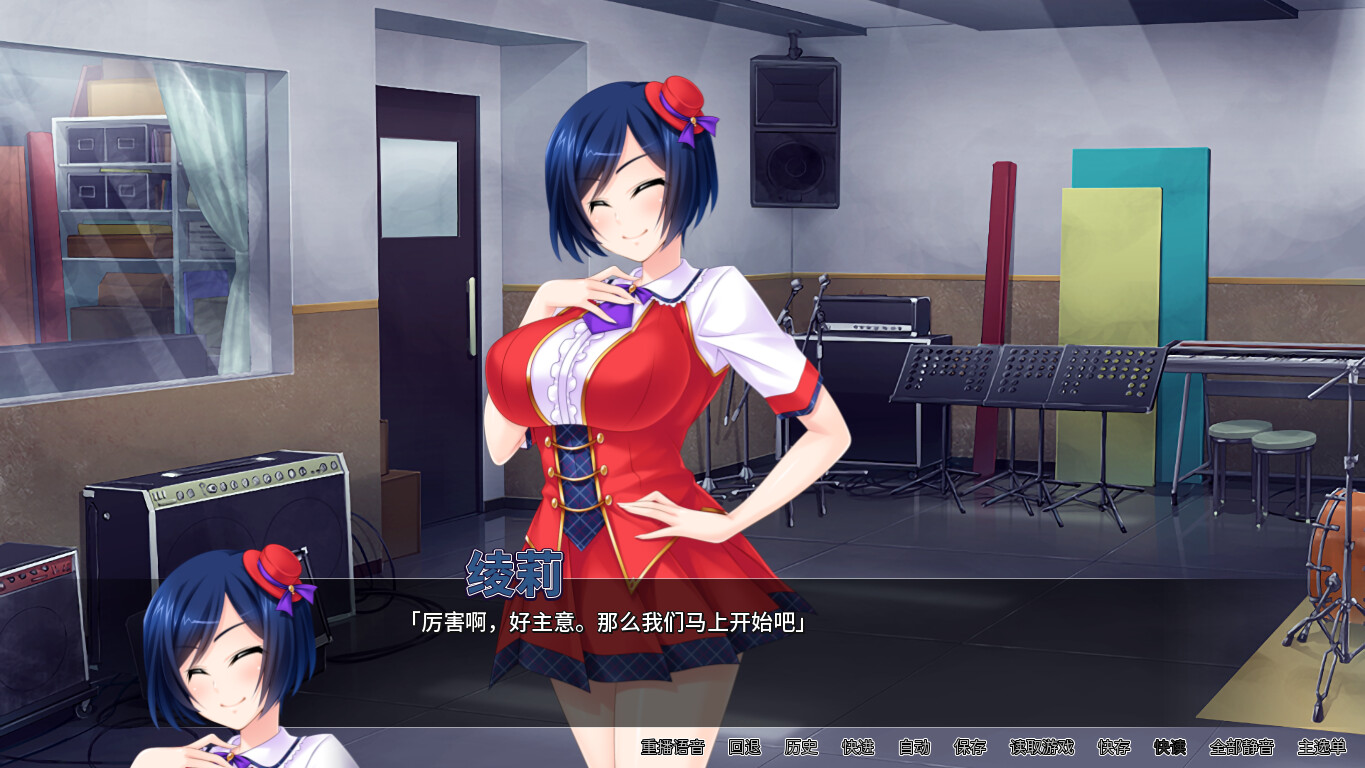This screenshot has height=768, width=1365.
Task: Open the 读取游戏 load game screen
Action: (1042, 747)
